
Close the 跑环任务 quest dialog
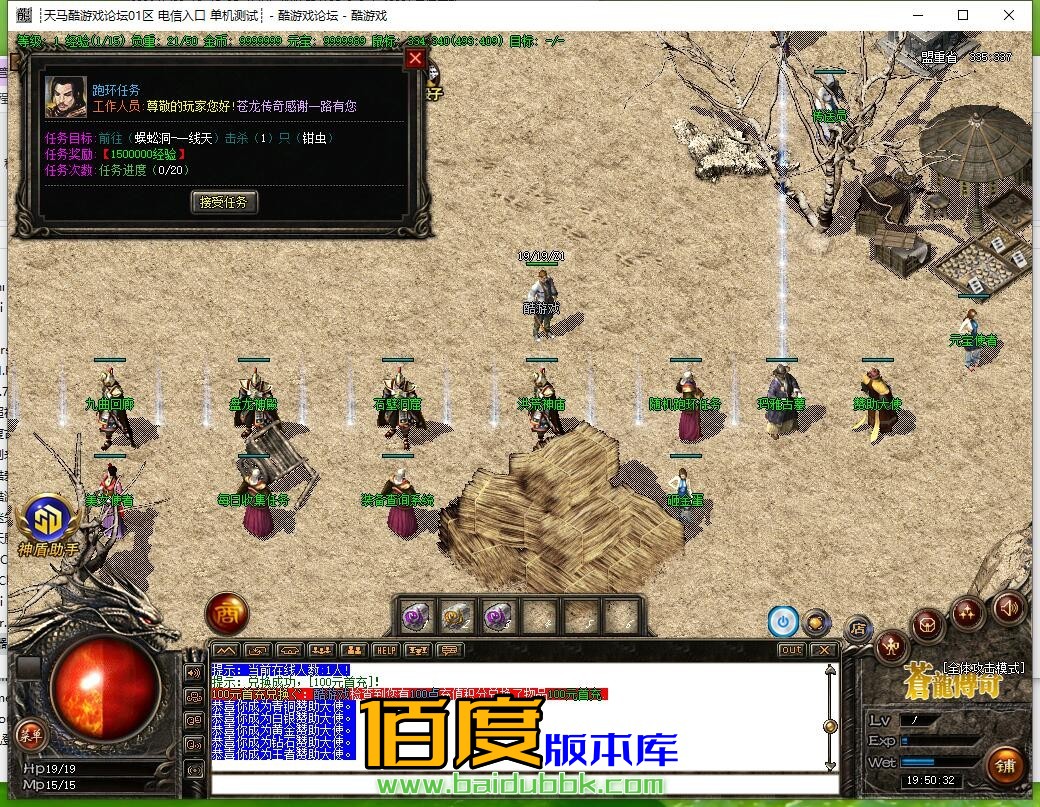click(x=415, y=59)
